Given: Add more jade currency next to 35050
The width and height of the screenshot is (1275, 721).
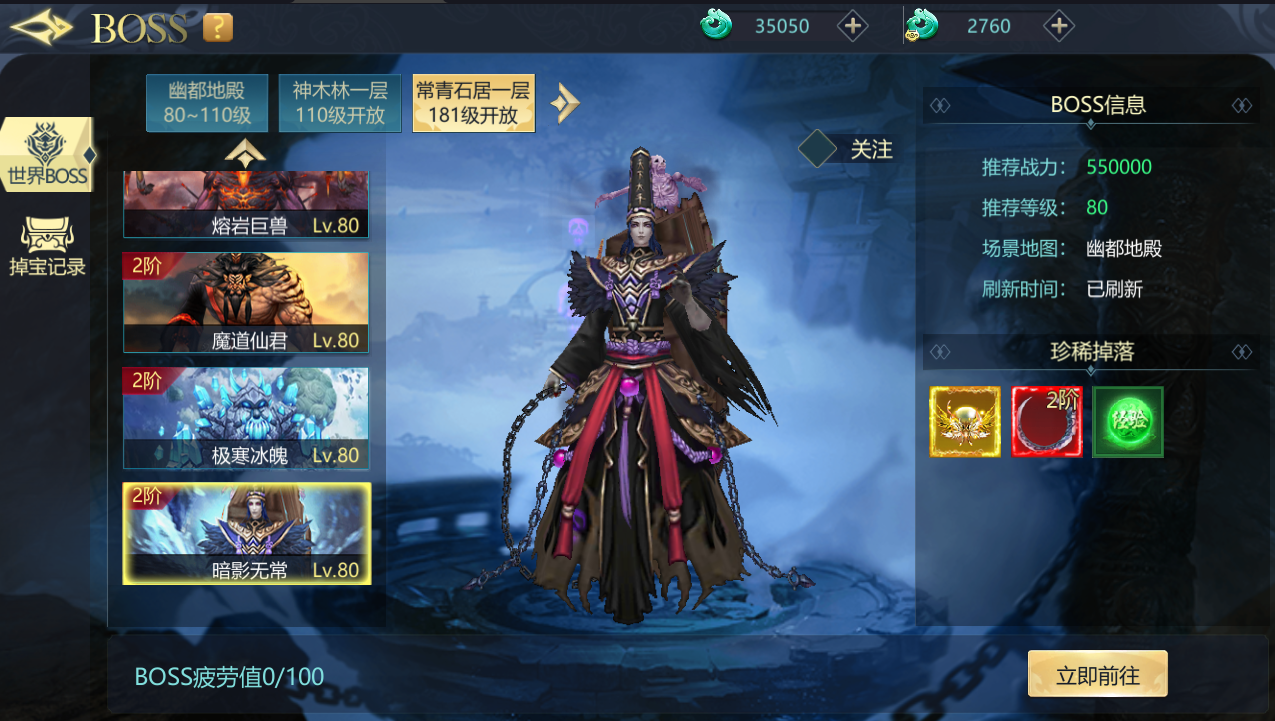Looking at the screenshot, I should pos(852,26).
